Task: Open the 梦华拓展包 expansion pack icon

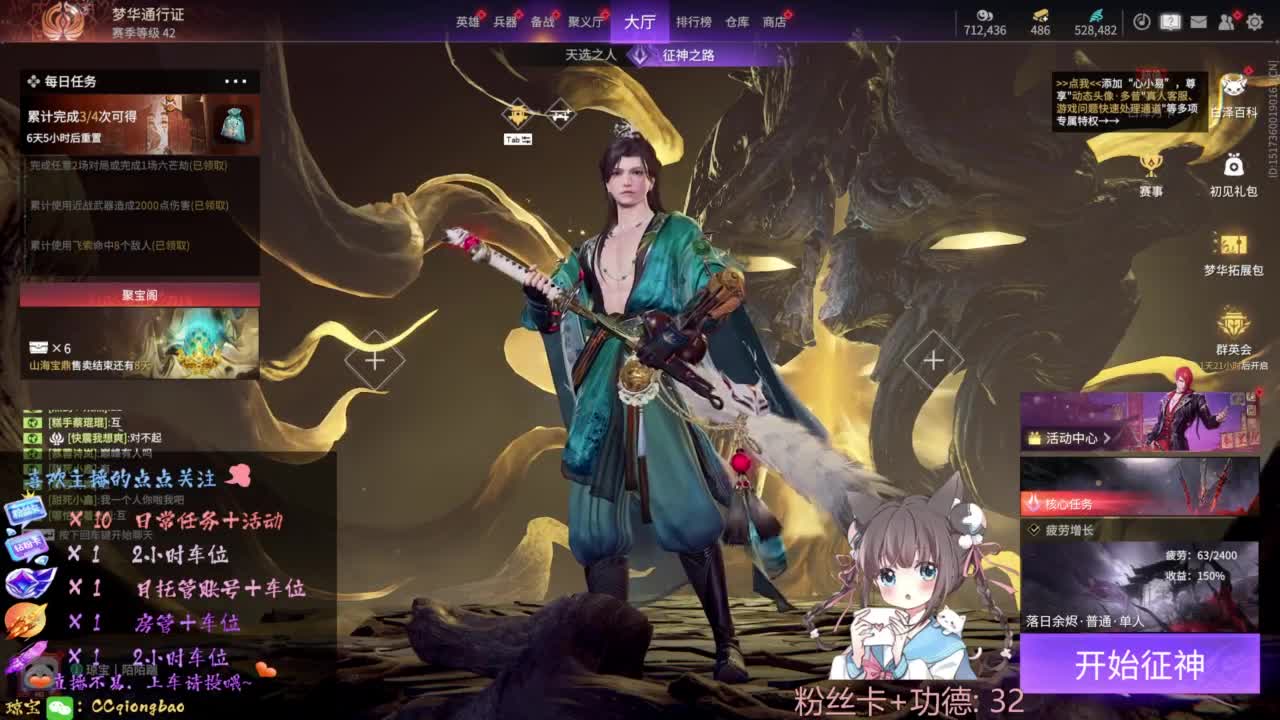Action: [x=1236, y=241]
